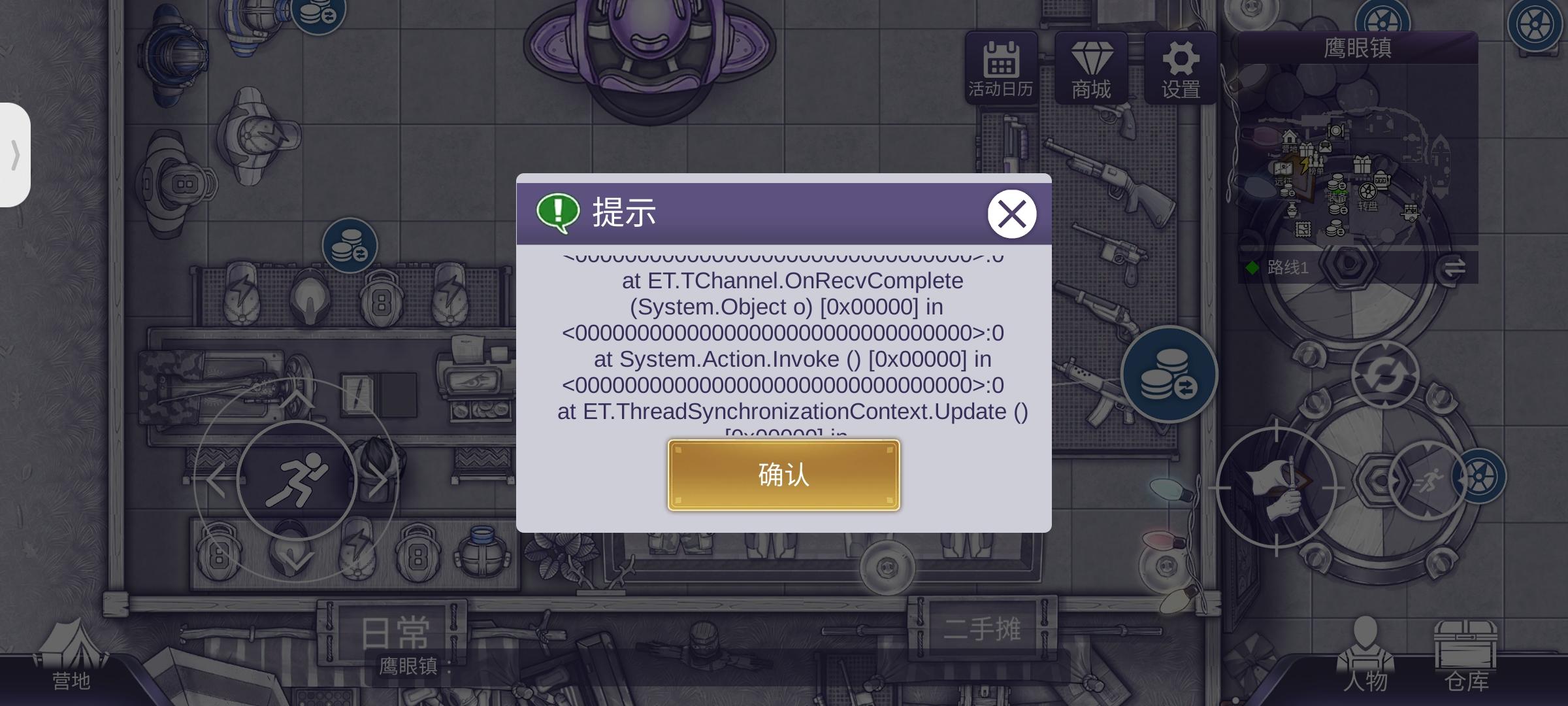
Task: Select the 转盘 wheel icon on the minimap
Action: click(x=1367, y=192)
